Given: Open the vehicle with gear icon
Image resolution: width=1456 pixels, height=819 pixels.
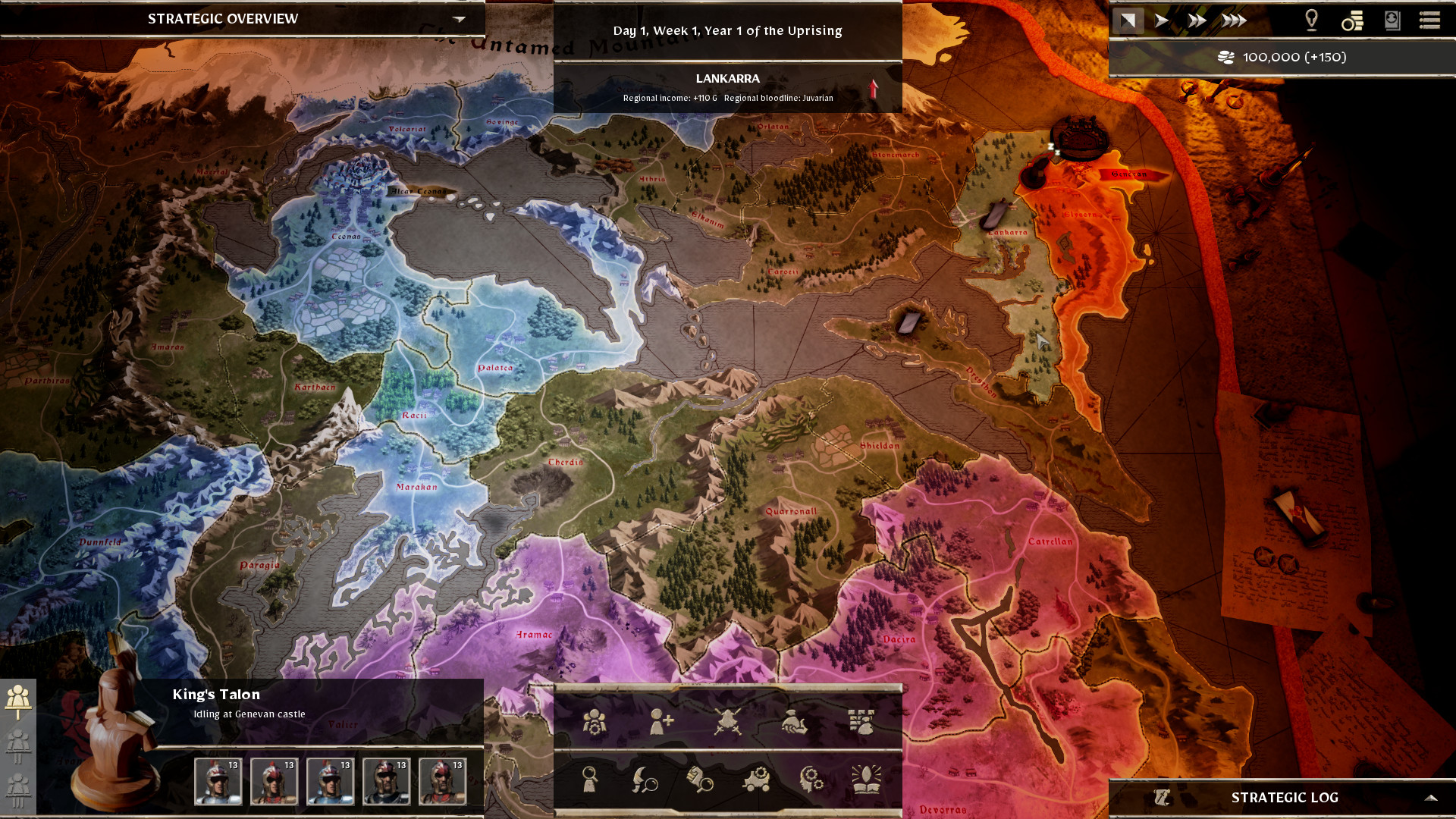Looking at the screenshot, I should click(x=756, y=779).
